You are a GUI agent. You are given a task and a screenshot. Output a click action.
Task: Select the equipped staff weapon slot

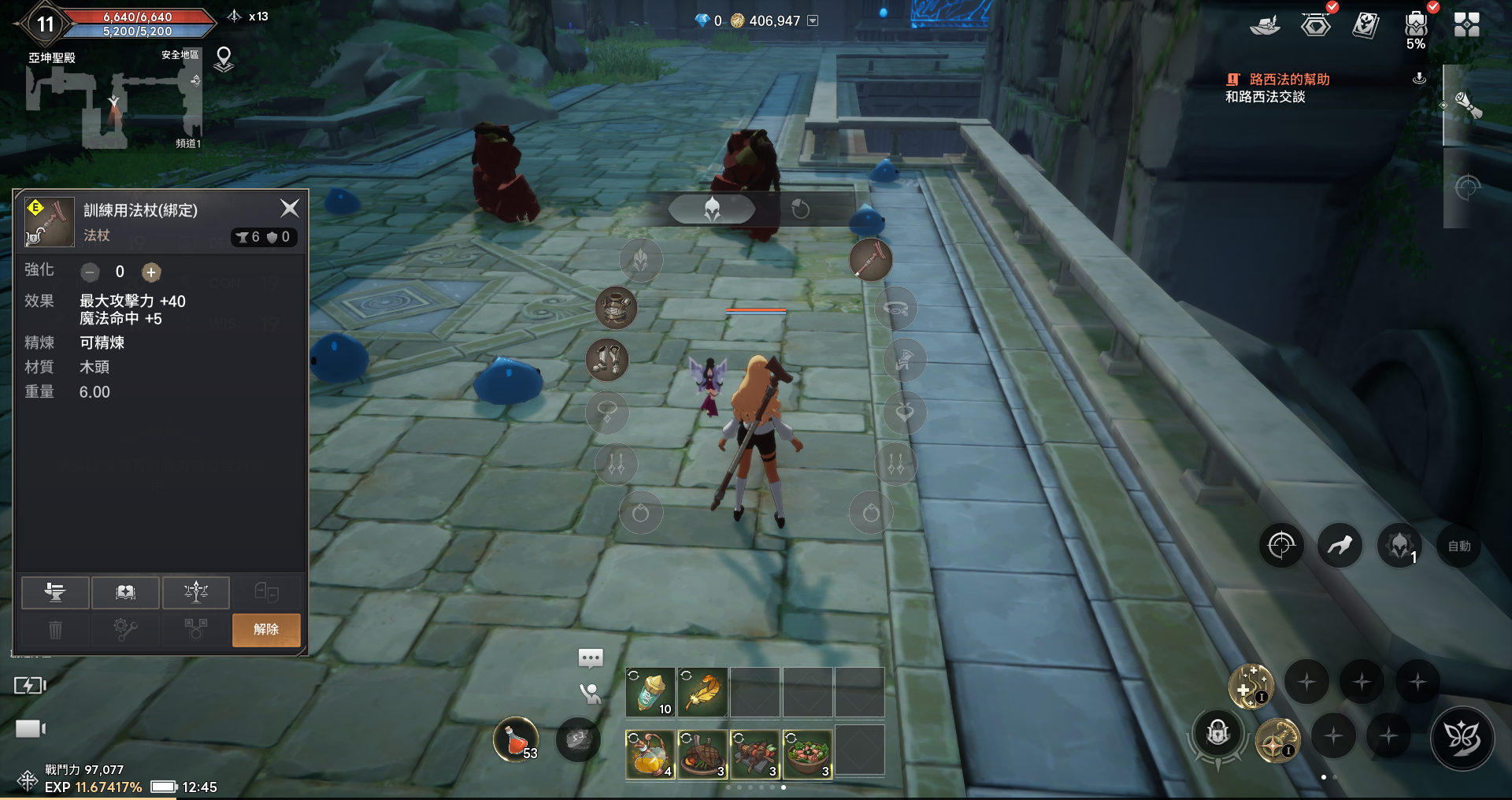click(x=870, y=260)
